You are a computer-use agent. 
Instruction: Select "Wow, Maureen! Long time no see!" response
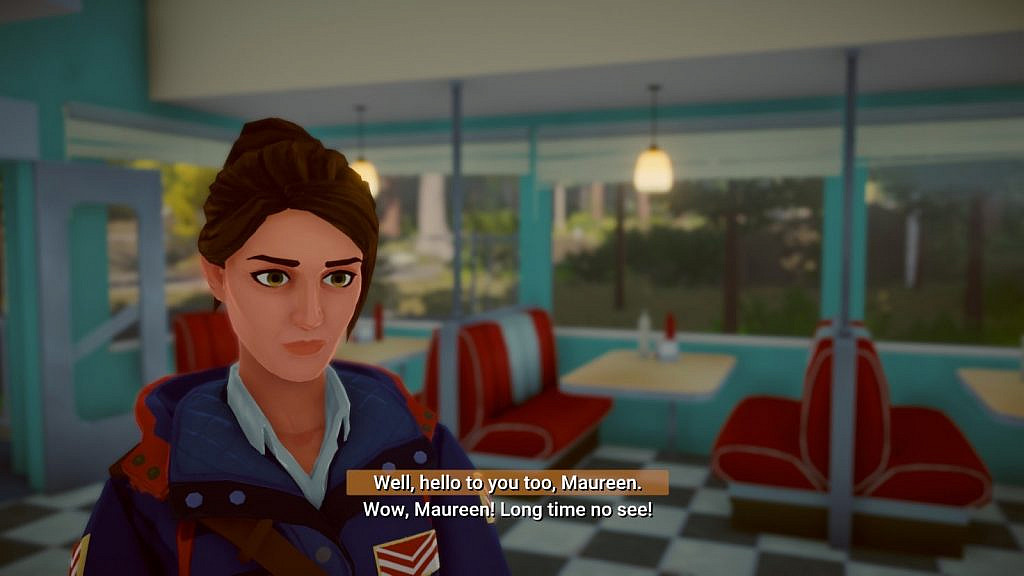(x=507, y=510)
